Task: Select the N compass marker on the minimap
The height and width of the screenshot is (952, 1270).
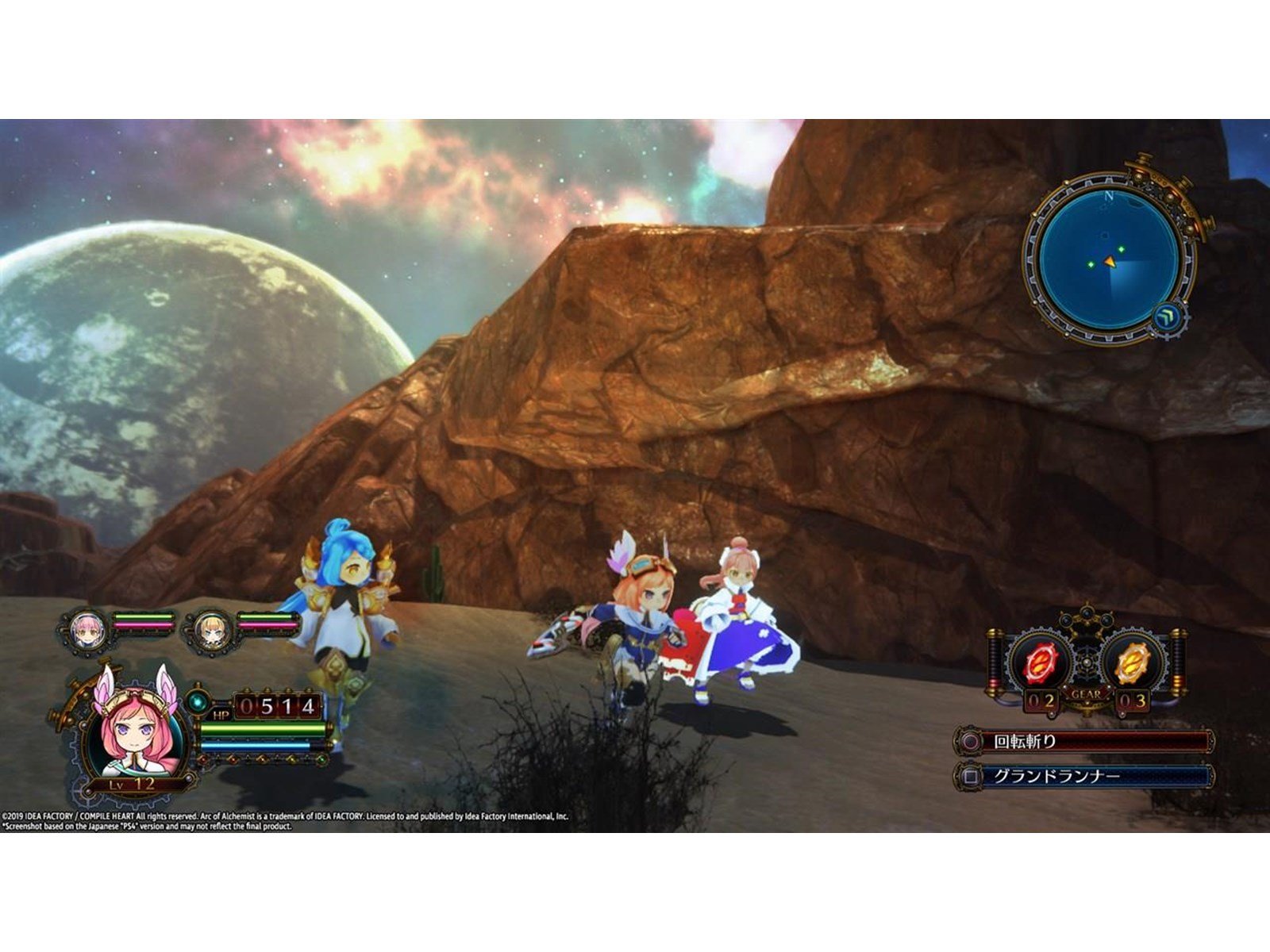Action: click(1109, 195)
